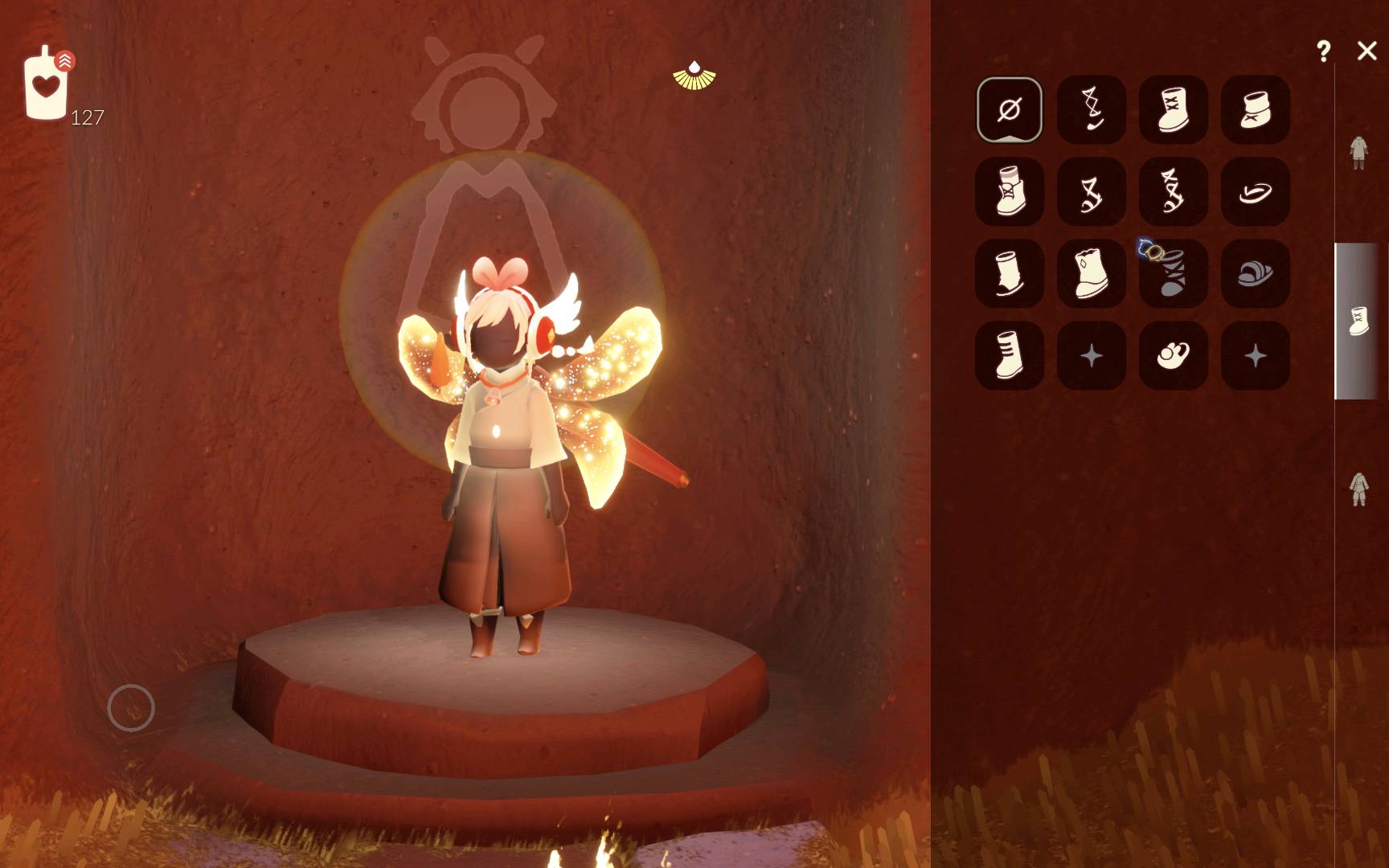Equip the laced sneaker with striped sock

pyautogui.click(x=1010, y=191)
